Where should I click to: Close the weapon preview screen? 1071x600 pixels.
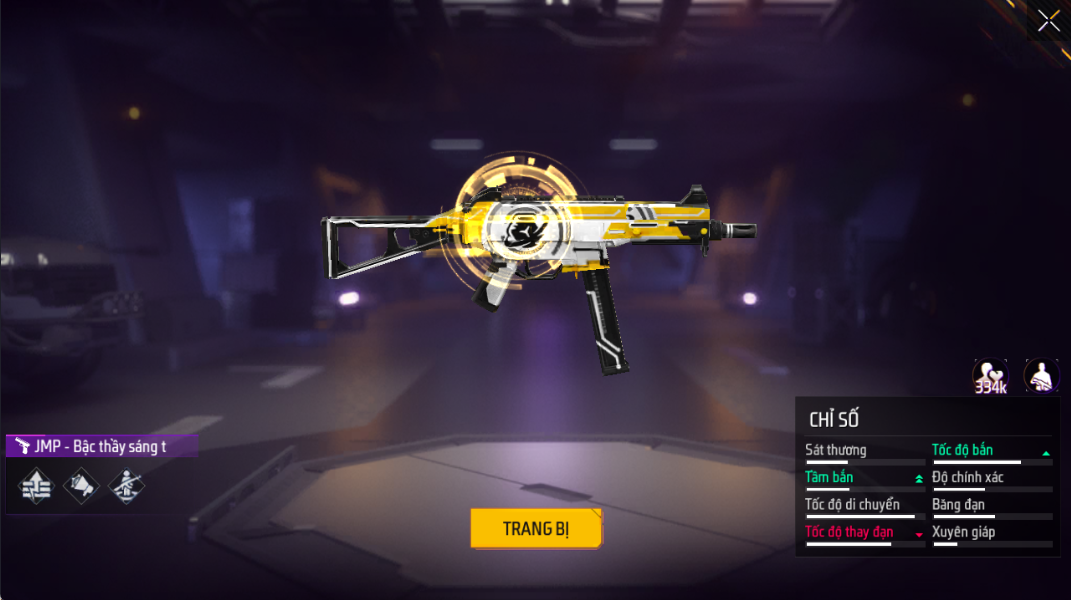(1048, 20)
